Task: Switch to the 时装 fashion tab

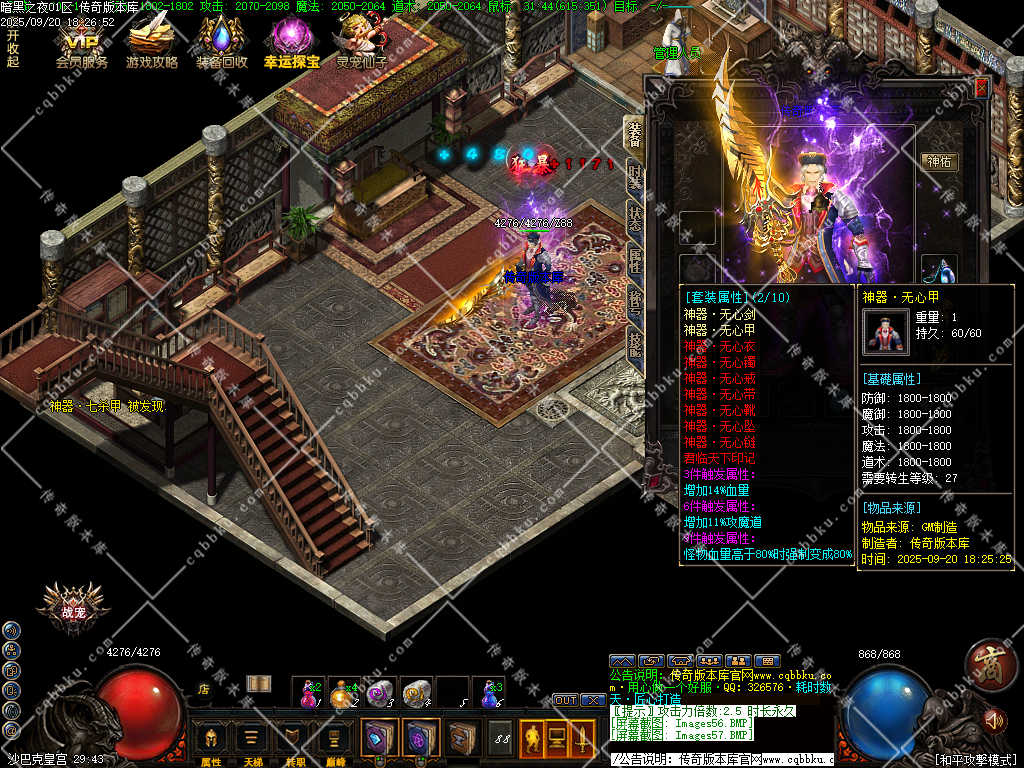Action: point(635,177)
